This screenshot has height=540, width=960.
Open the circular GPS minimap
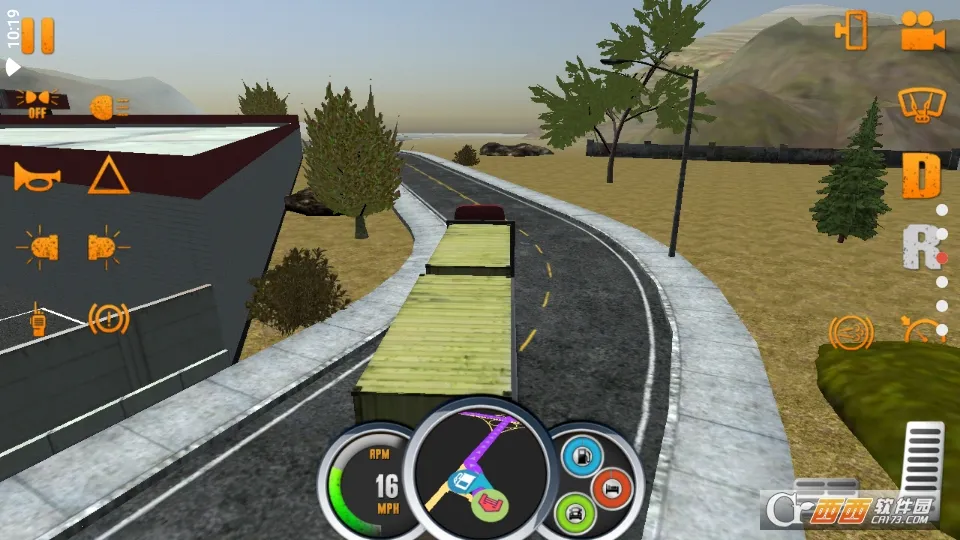[480, 470]
